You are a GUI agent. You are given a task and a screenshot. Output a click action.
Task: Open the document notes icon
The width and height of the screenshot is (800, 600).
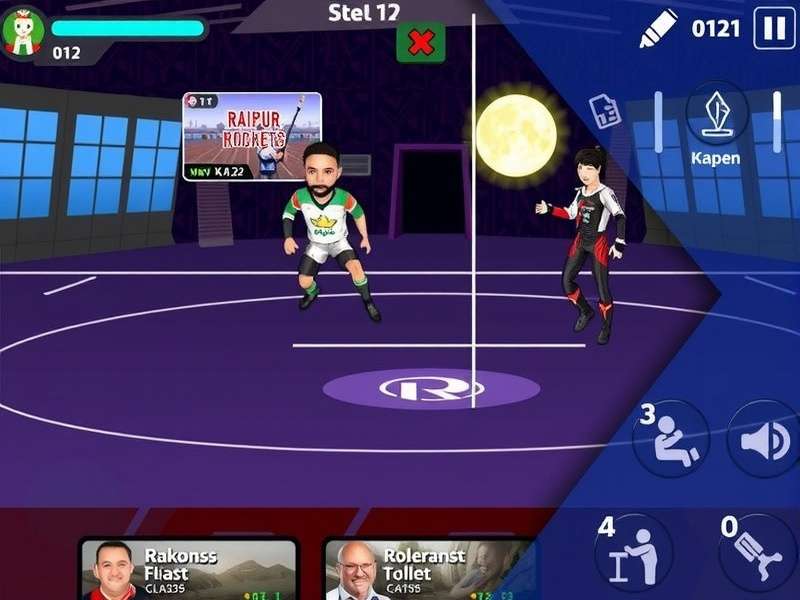coord(604,110)
